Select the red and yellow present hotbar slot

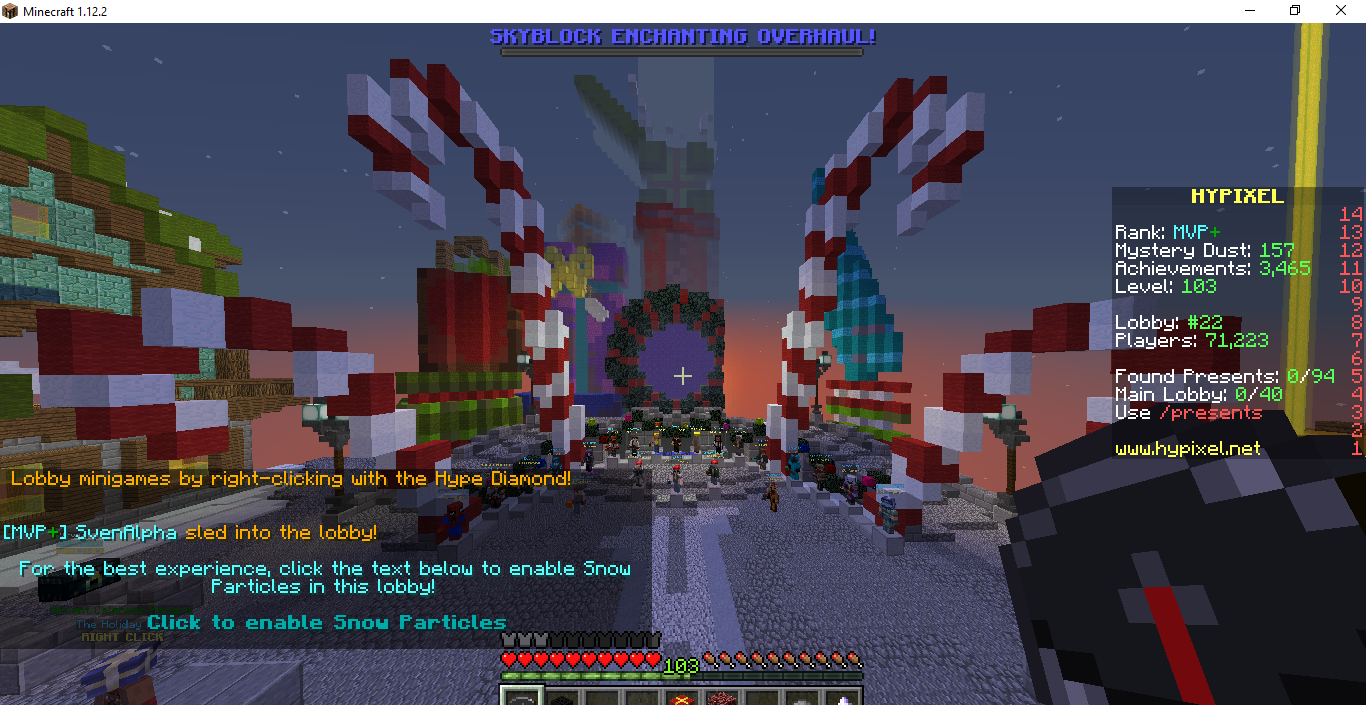[x=683, y=698]
